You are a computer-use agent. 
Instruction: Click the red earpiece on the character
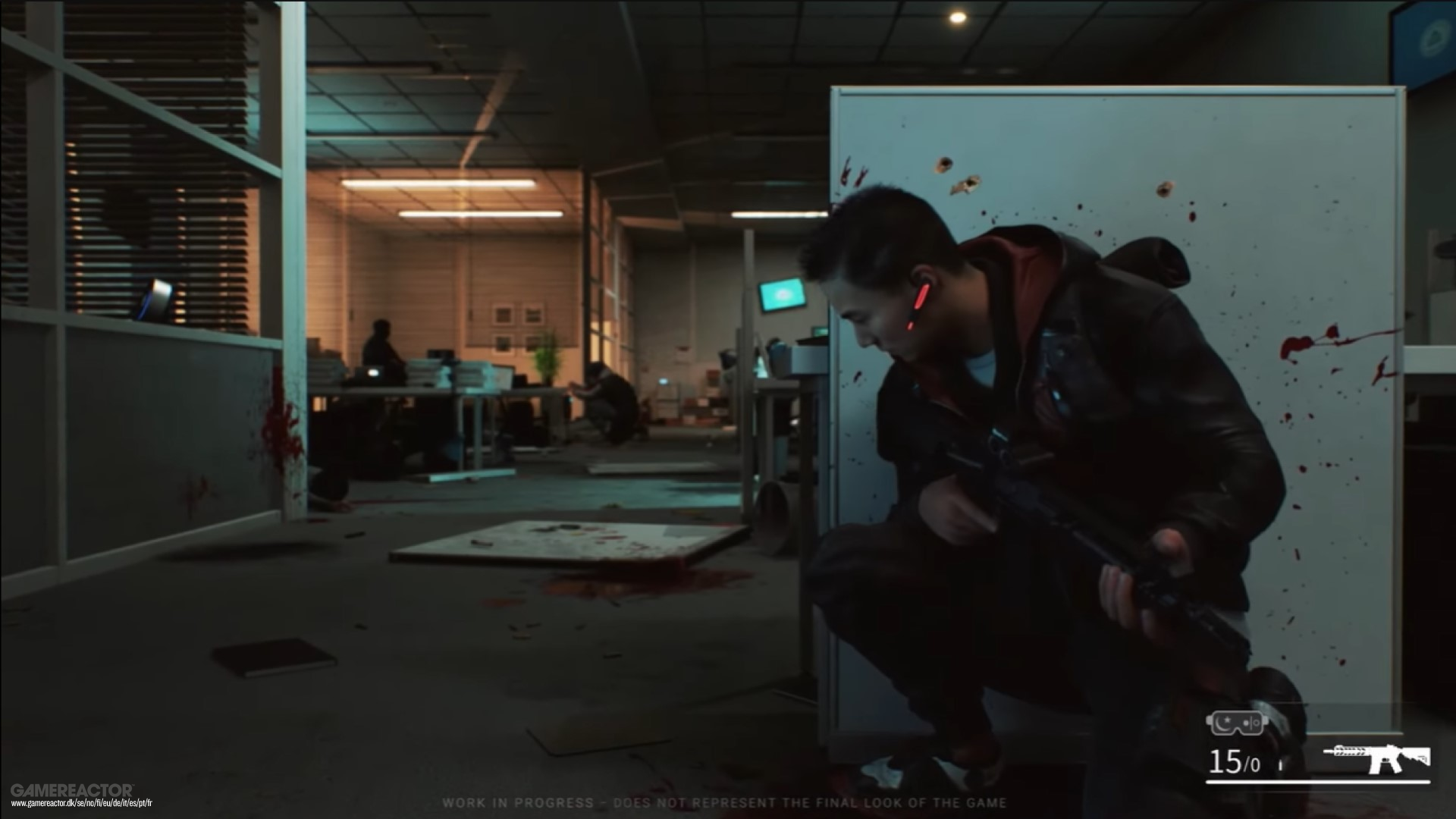coord(921,296)
